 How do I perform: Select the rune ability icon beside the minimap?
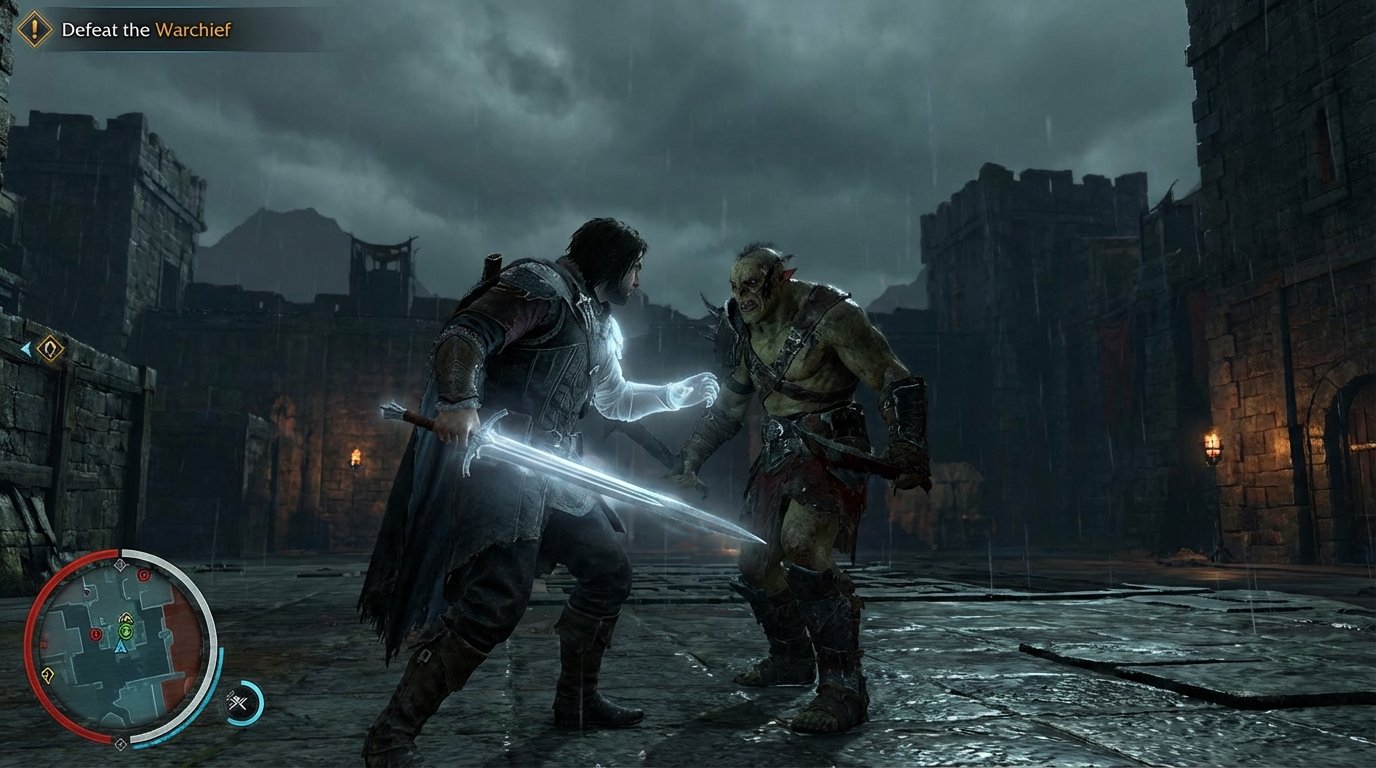coord(239,702)
